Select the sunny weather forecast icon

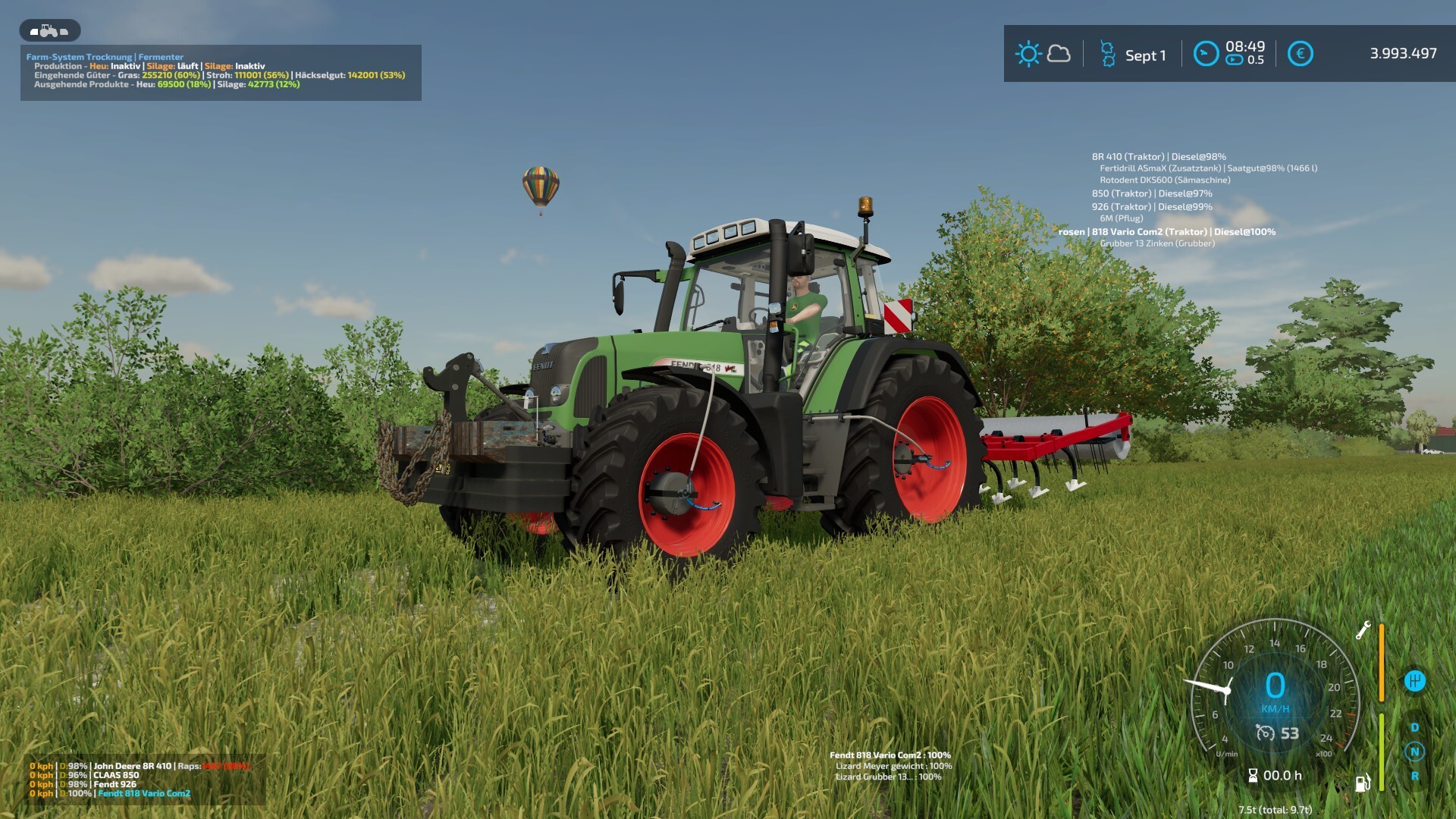point(1028,54)
